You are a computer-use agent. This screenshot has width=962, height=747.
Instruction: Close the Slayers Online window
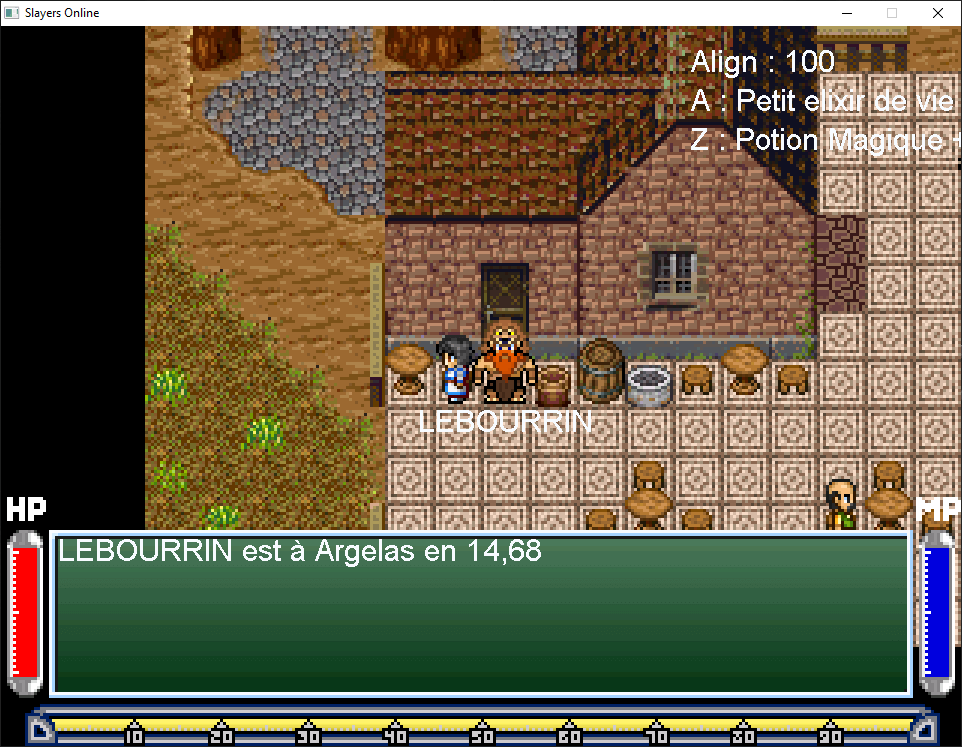pos(937,13)
